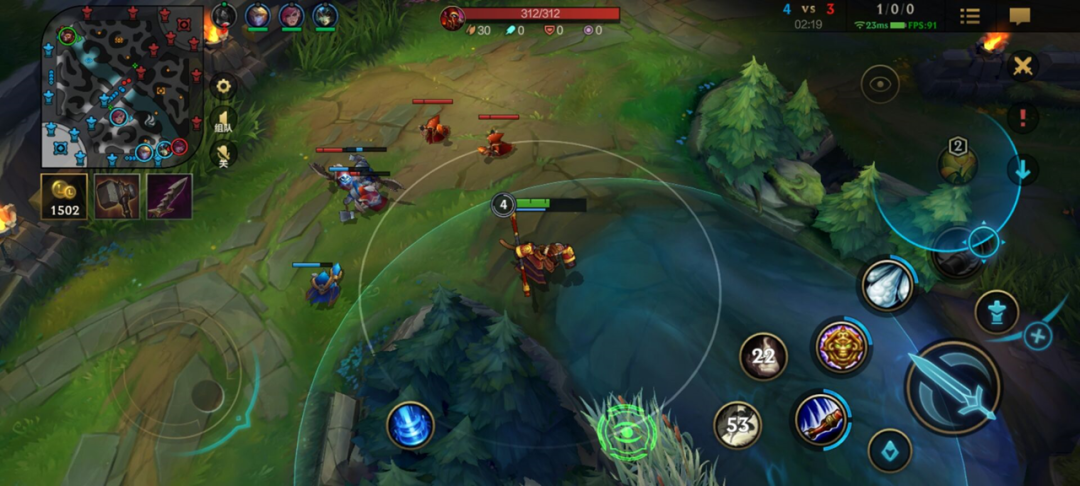The width and height of the screenshot is (1080, 486).
Task: Toggle the team voice speaker button
Action: tap(223, 122)
